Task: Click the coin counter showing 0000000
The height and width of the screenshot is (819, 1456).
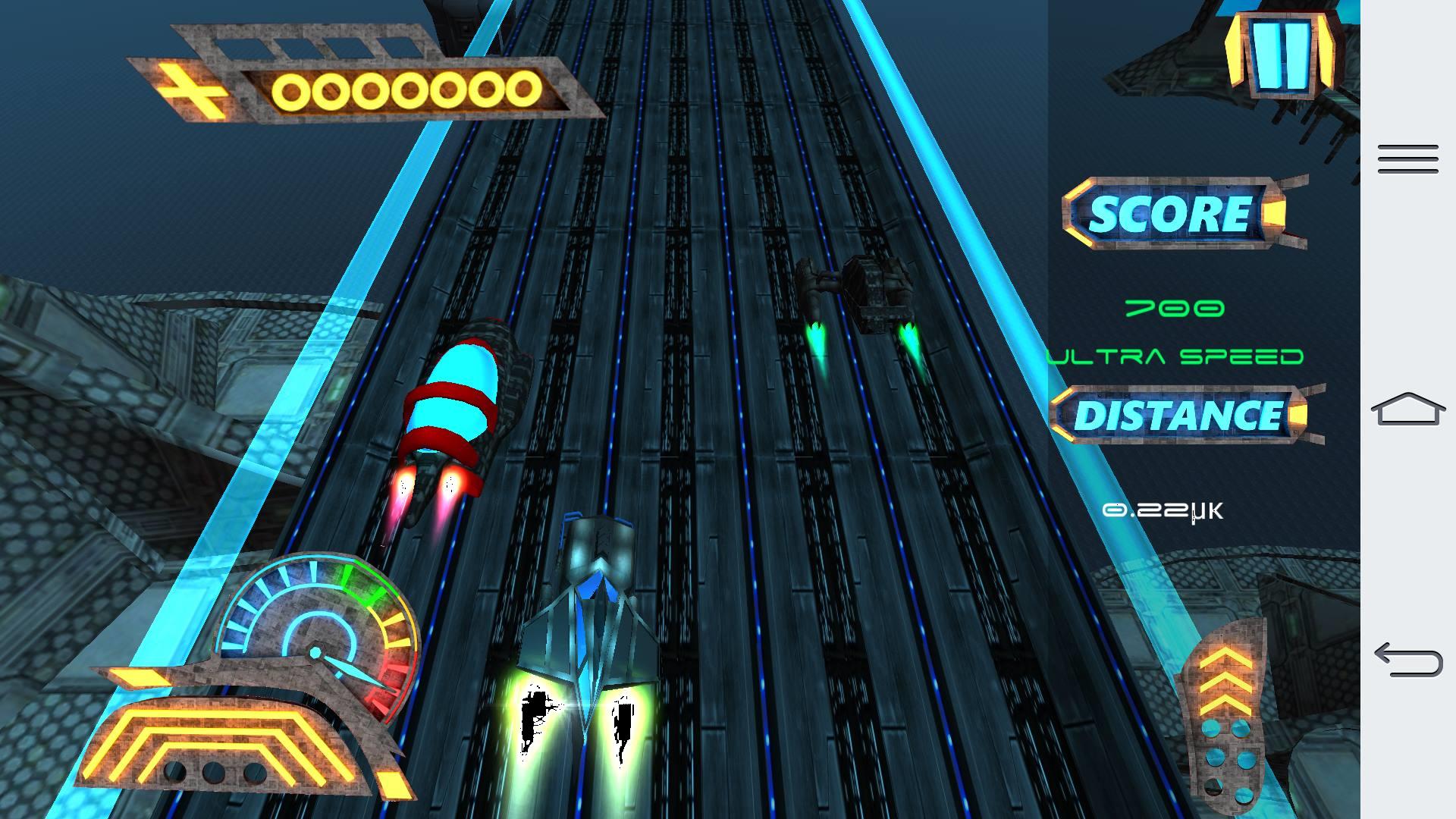Action: [x=406, y=89]
